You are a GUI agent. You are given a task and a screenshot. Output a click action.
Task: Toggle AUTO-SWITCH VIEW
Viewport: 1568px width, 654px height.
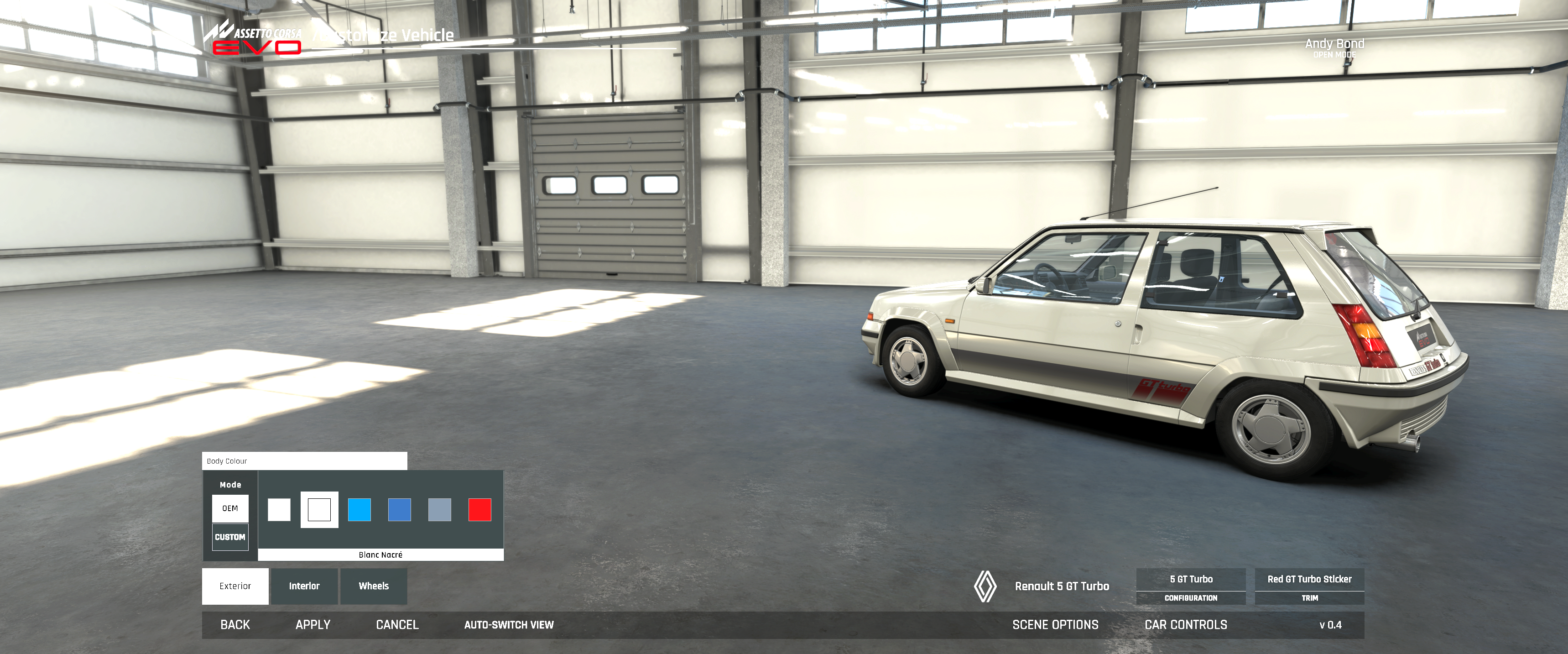click(x=509, y=625)
